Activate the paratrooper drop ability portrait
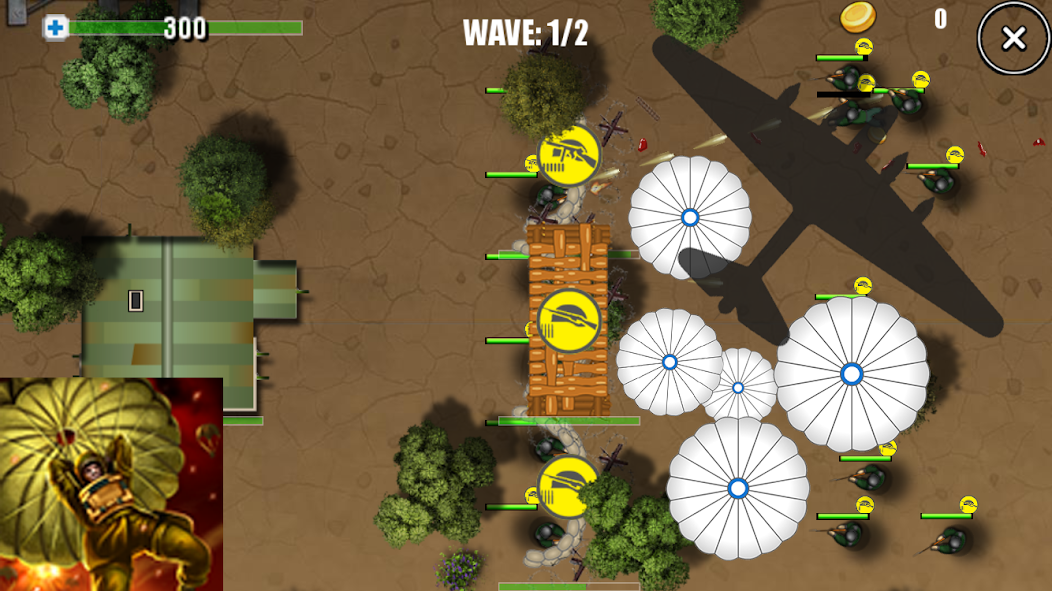The width and height of the screenshot is (1052, 591). [111, 484]
